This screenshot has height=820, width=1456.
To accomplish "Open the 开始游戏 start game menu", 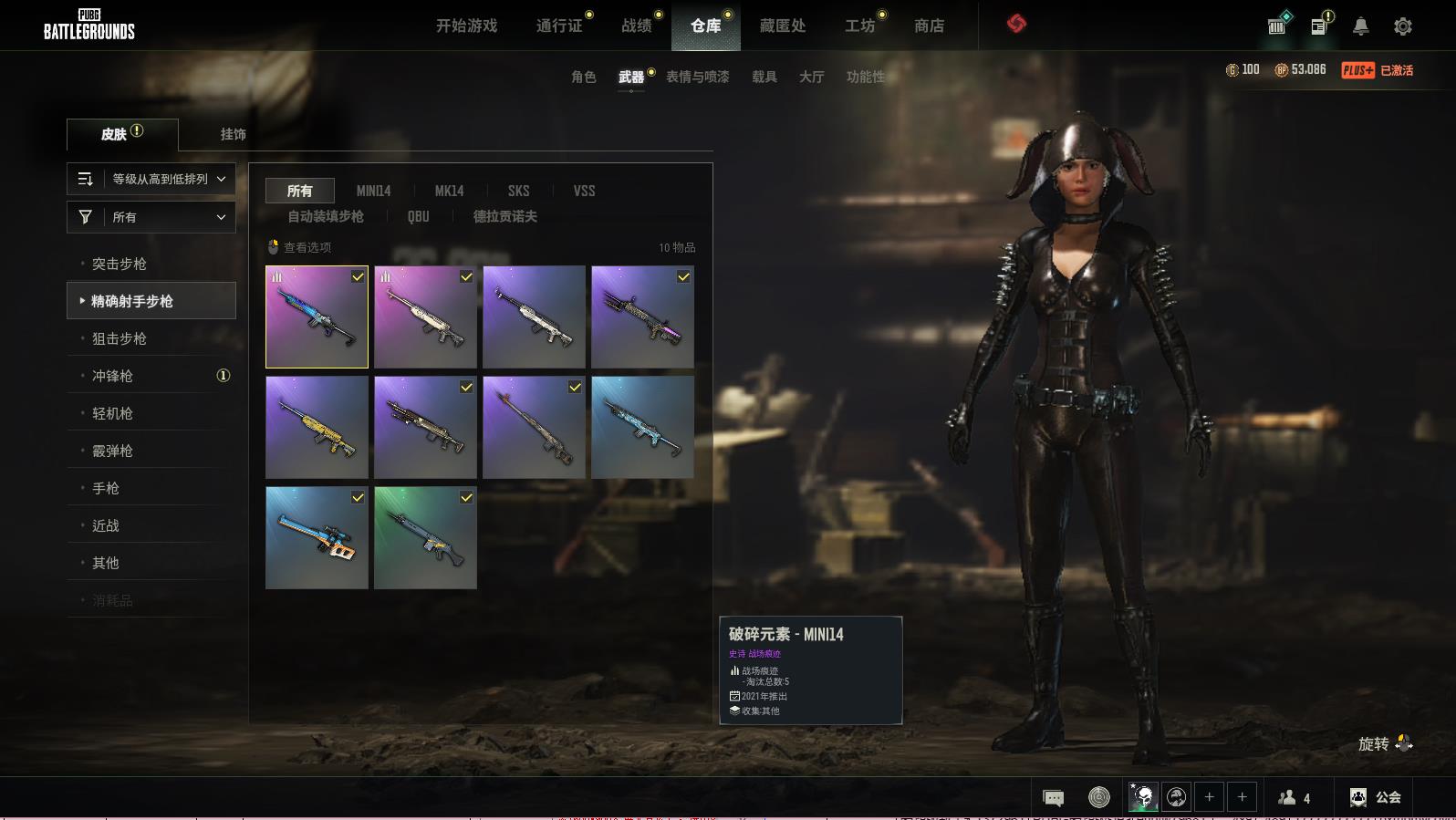I will [x=466, y=26].
